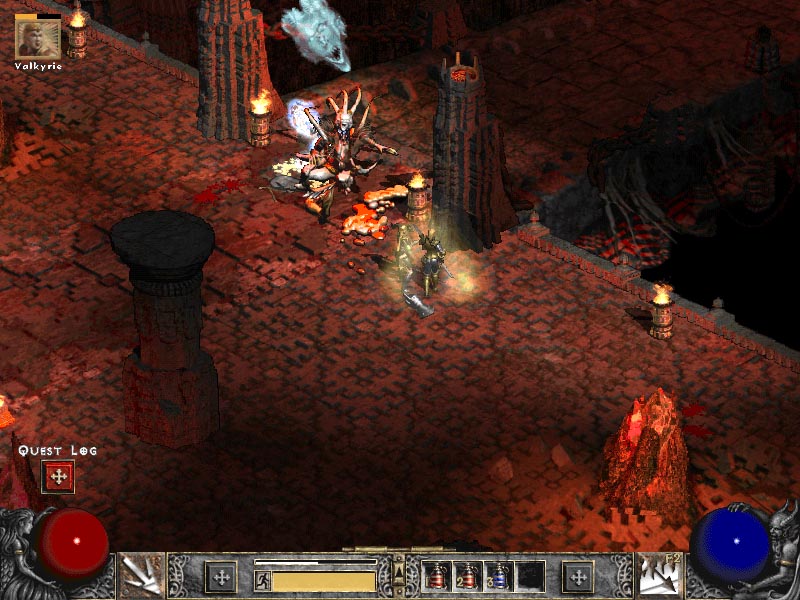Open the right-click skill icon marked F2
Screen dimensions: 800x600
[658, 576]
